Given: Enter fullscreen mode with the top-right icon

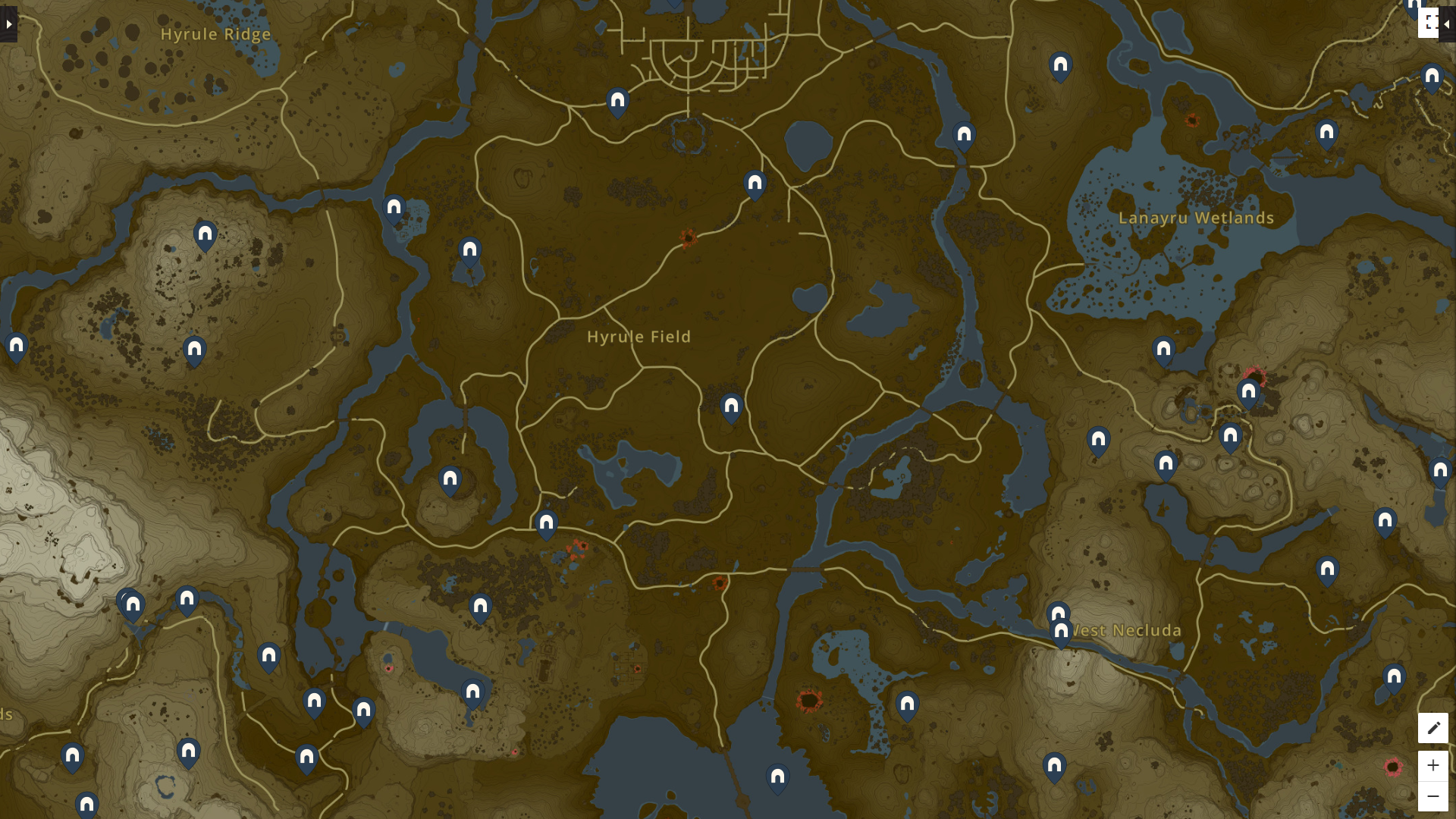Looking at the screenshot, I should pyautogui.click(x=1432, y=23).
